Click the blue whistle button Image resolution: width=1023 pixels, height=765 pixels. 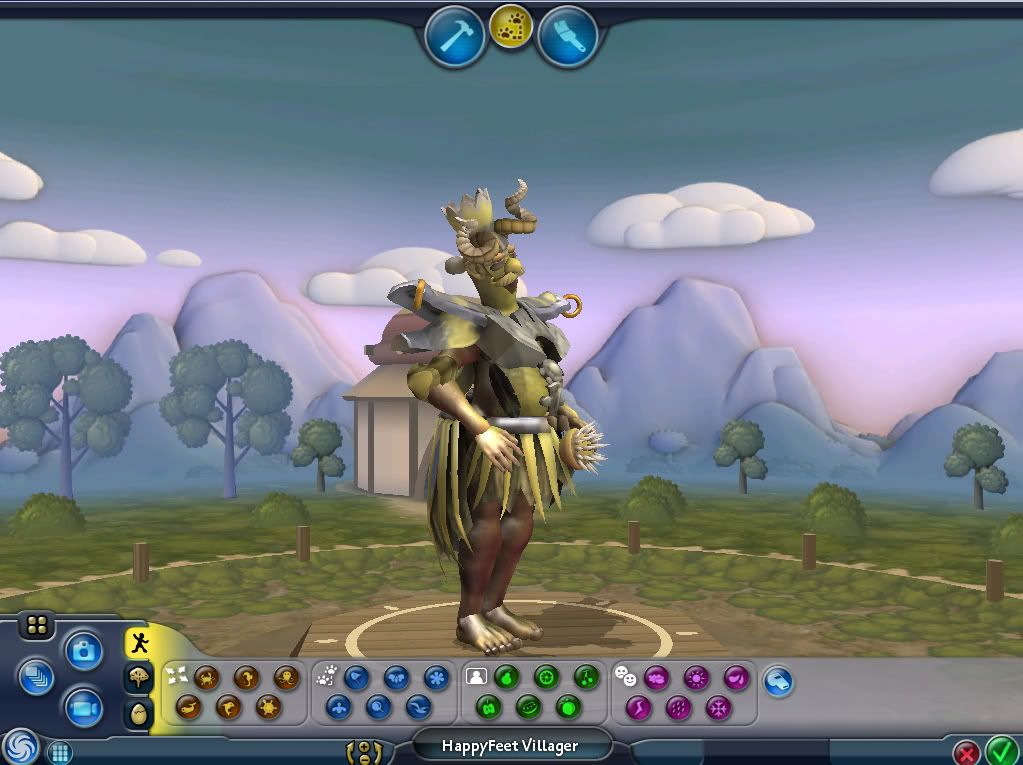tap(778, 682)
